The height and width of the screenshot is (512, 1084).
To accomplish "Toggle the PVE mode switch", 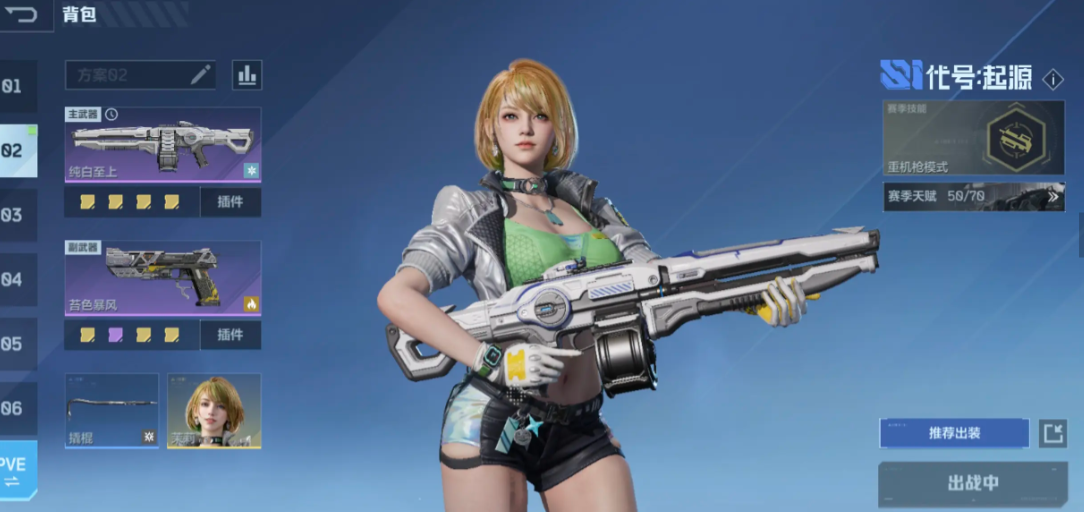I will 16,471.
